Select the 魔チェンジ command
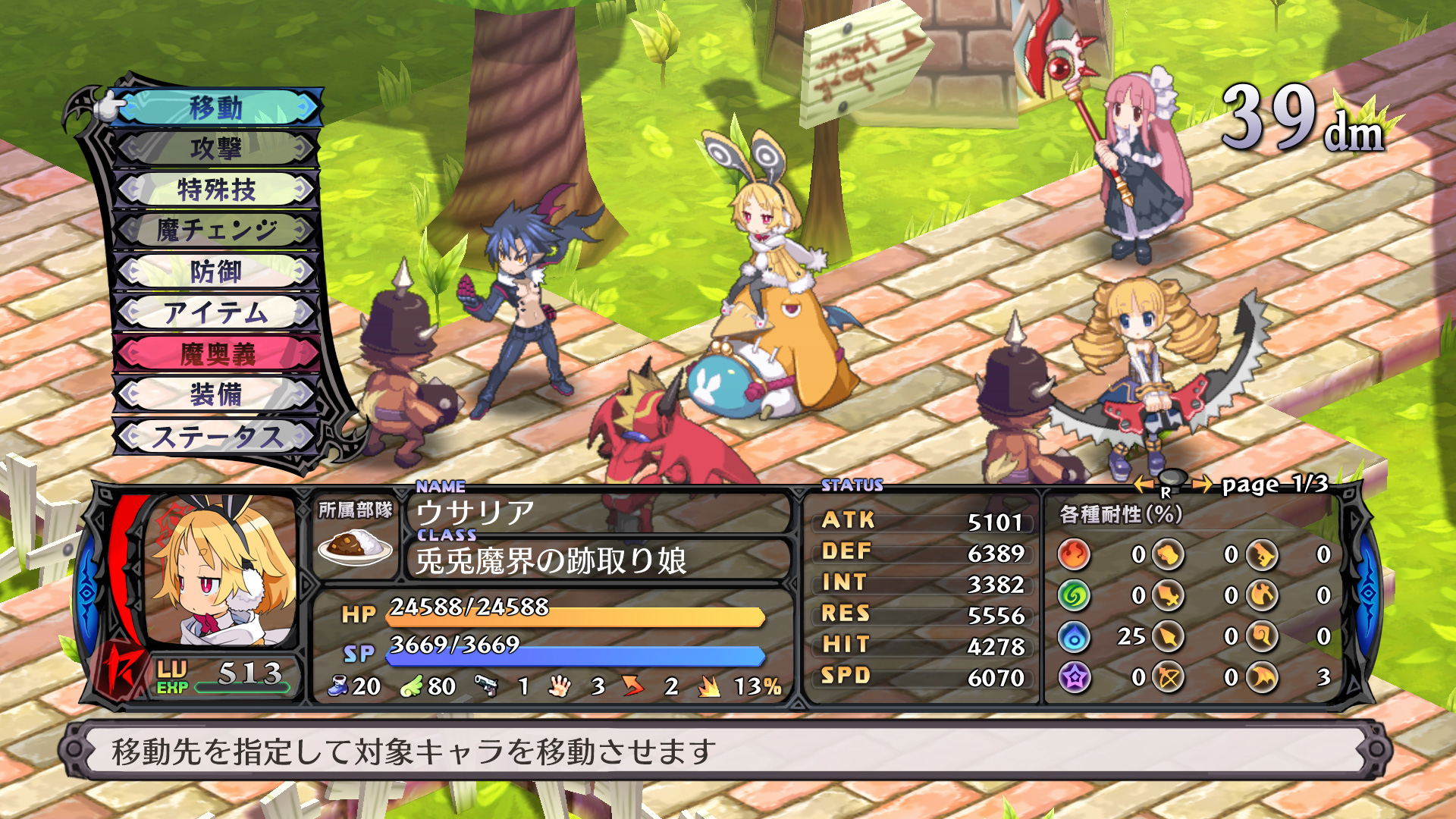This screenshot has width=1456, height=819. (x=217, y=230)
